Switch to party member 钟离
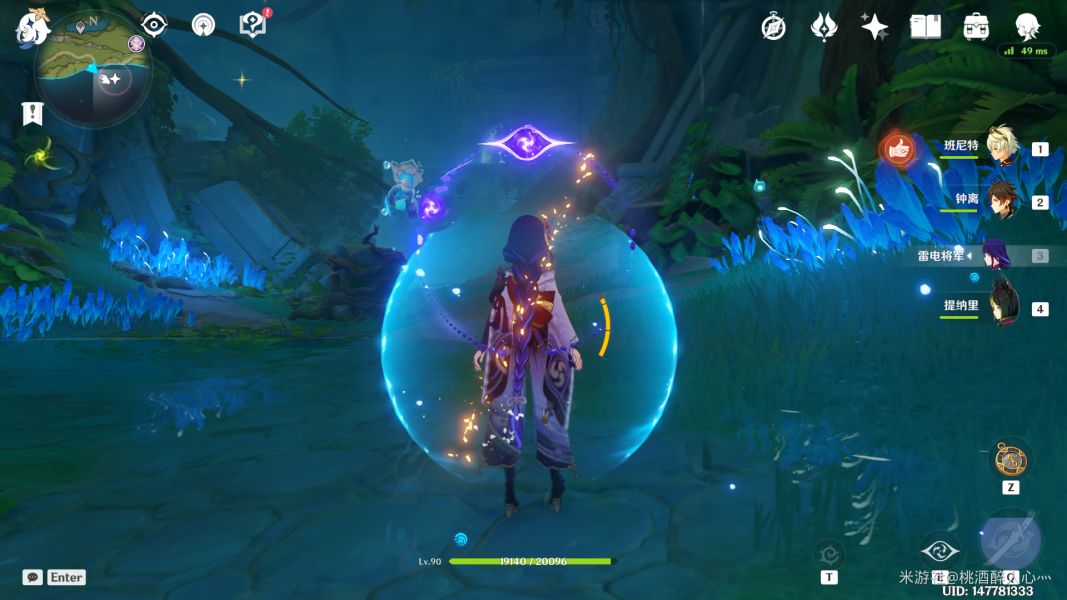 tap(1001, 201)
